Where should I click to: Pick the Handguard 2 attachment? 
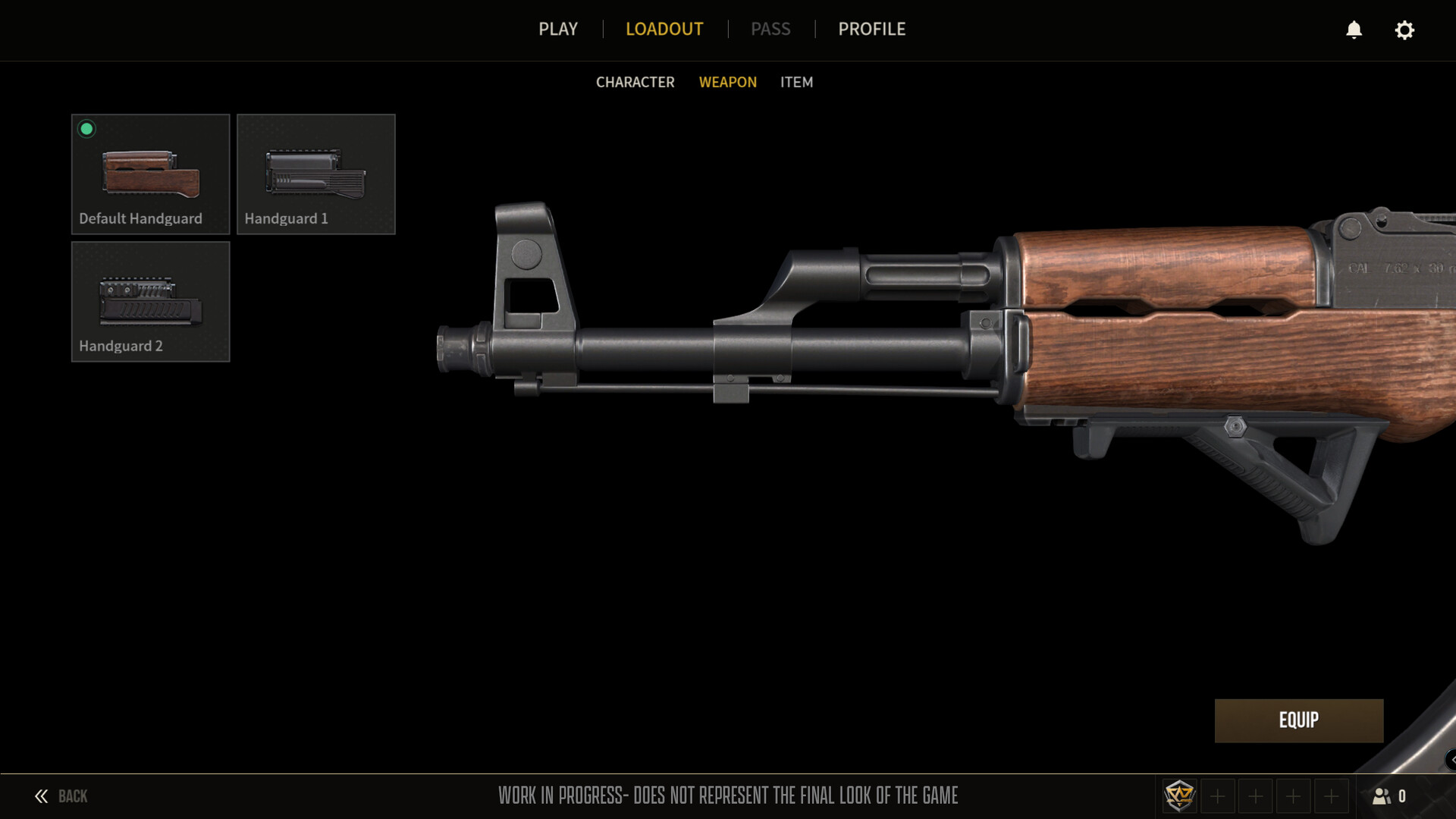point(150,301)
